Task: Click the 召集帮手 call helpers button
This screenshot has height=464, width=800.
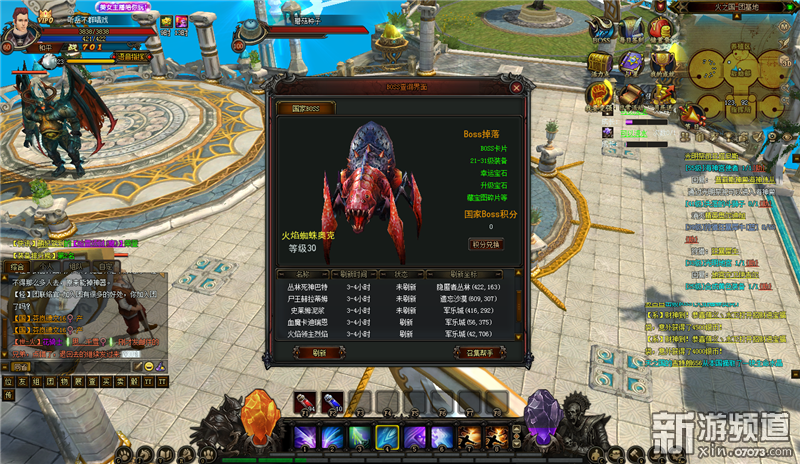Action: coord(476,352)
